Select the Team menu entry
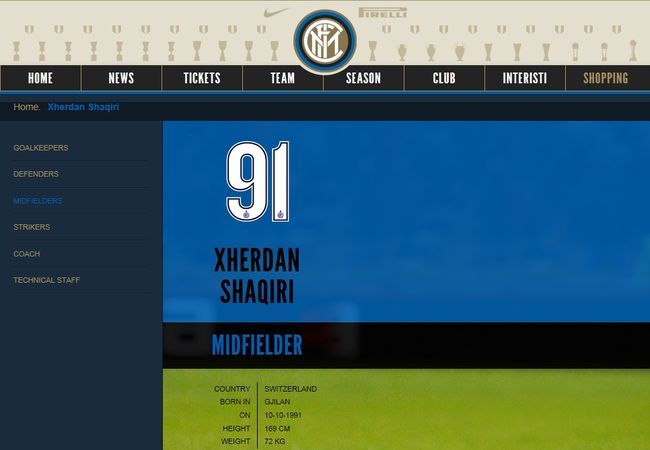Viewport: 650px width, 450px height. click(282, 78)
